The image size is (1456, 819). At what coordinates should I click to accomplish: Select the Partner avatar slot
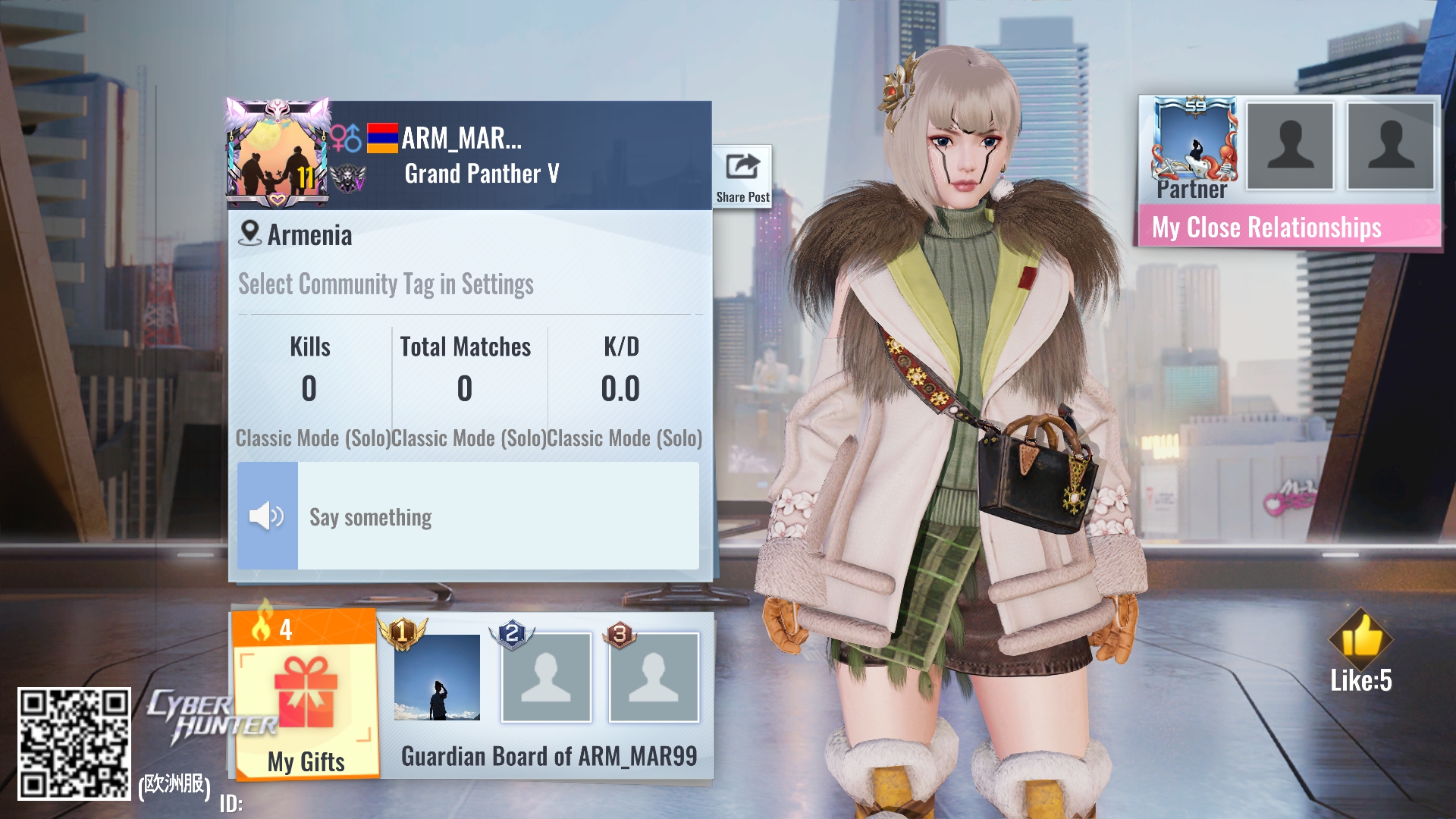click(1194, 145)
